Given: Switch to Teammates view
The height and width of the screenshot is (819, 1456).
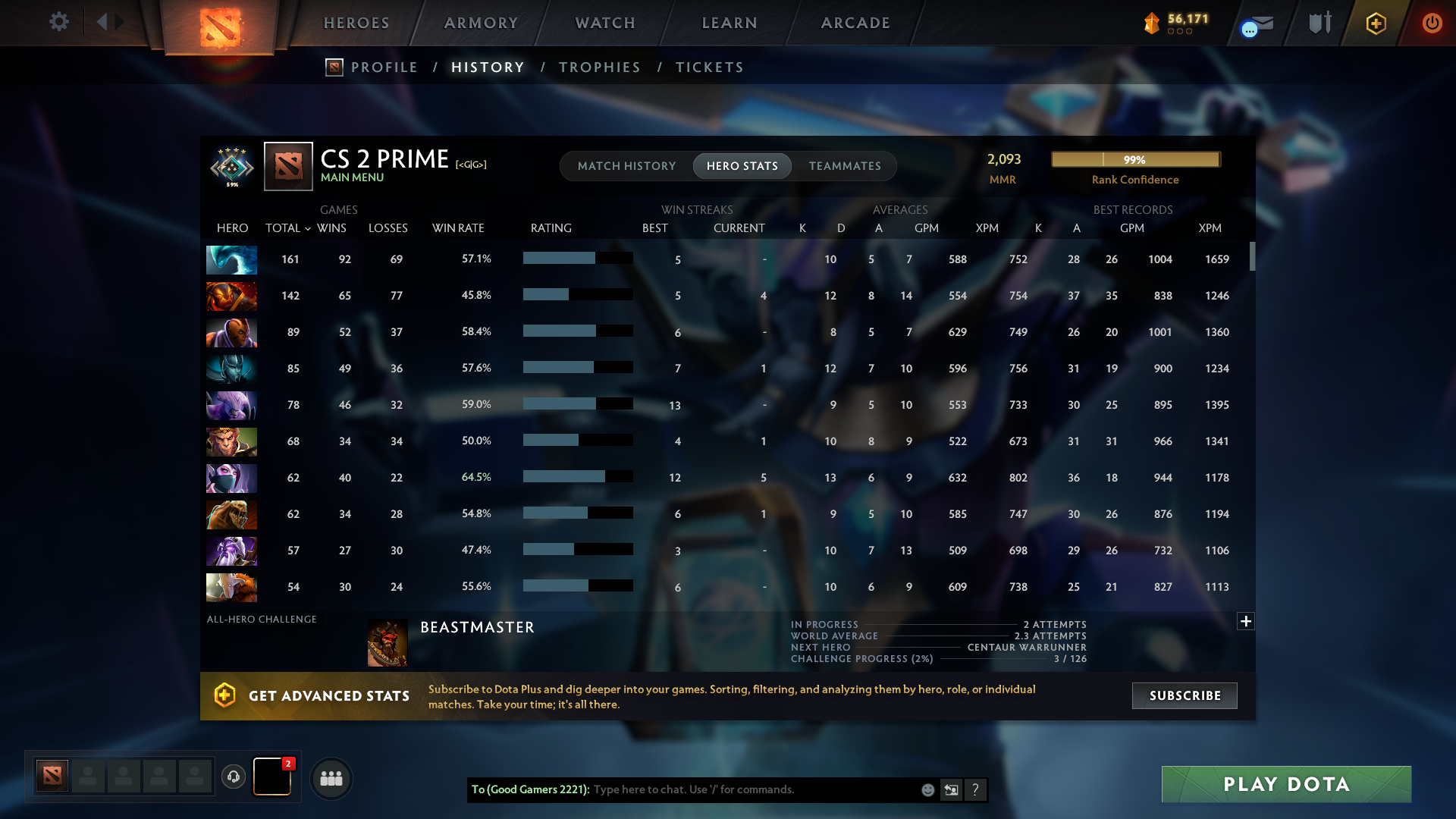Looking at the screenshot, I should (845, 165).
